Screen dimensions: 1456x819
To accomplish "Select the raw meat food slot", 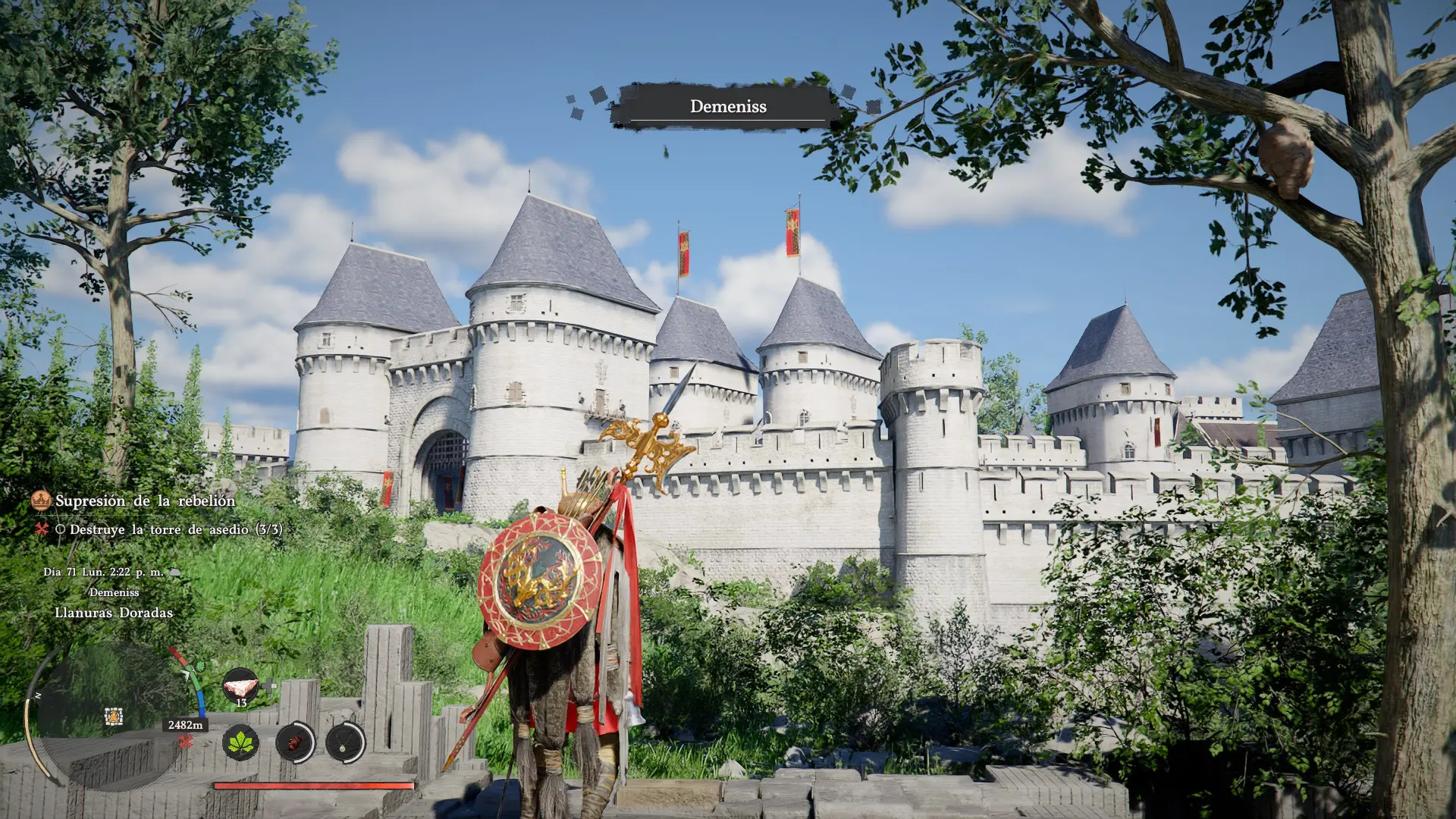I will click(240, 687).
